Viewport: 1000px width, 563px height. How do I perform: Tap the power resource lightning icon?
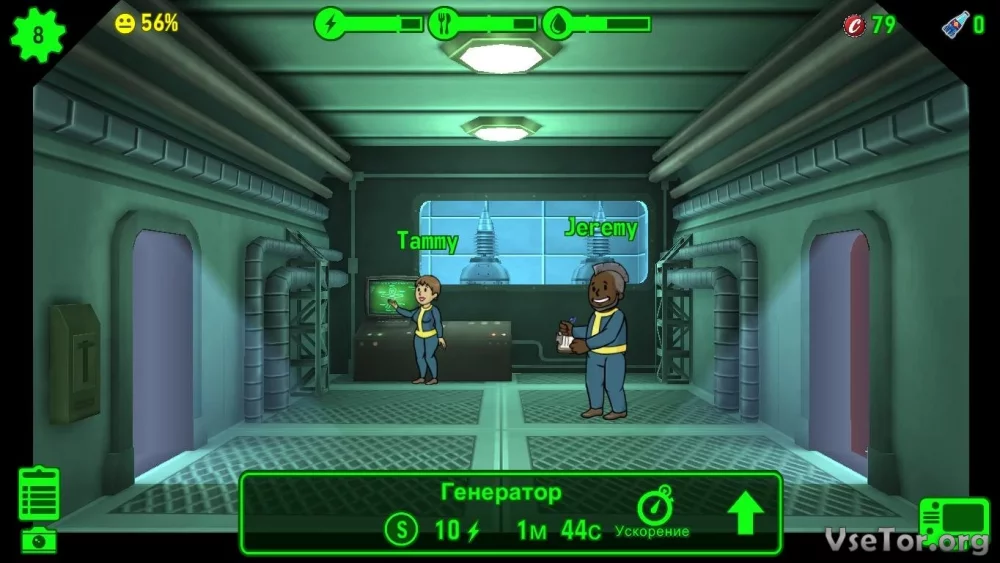(330, 23)
